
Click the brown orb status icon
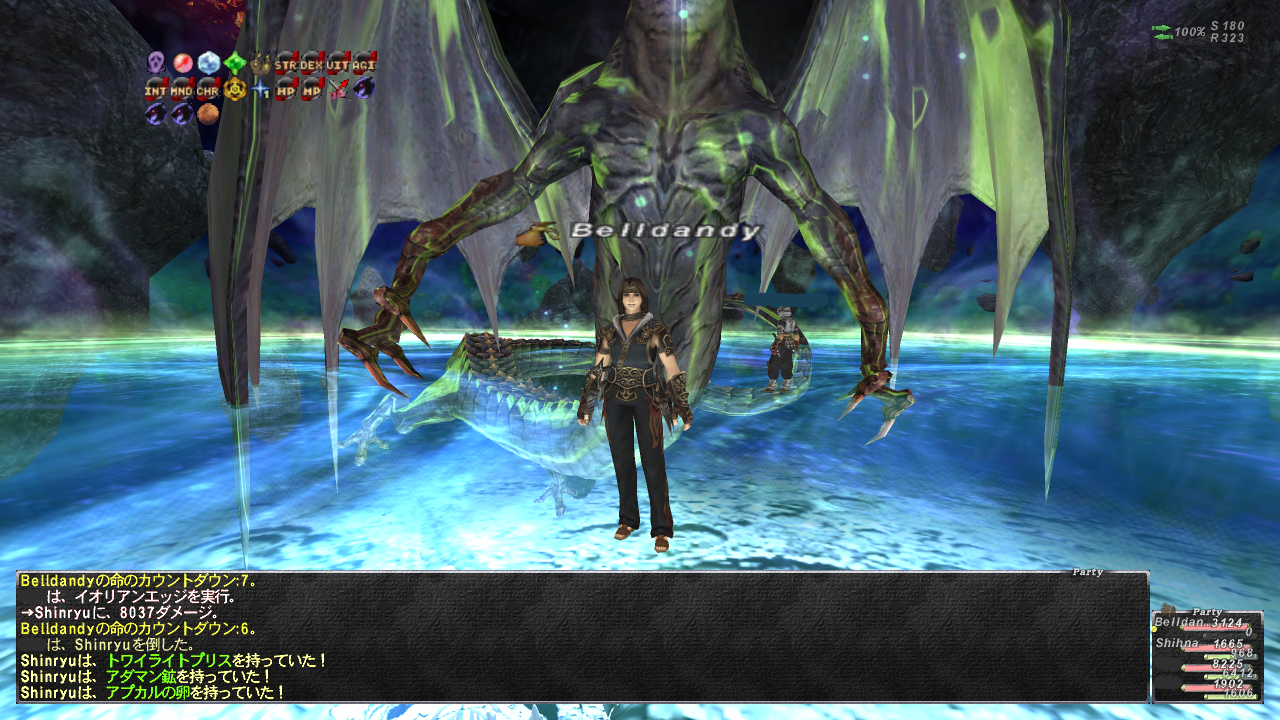[208, 114]
